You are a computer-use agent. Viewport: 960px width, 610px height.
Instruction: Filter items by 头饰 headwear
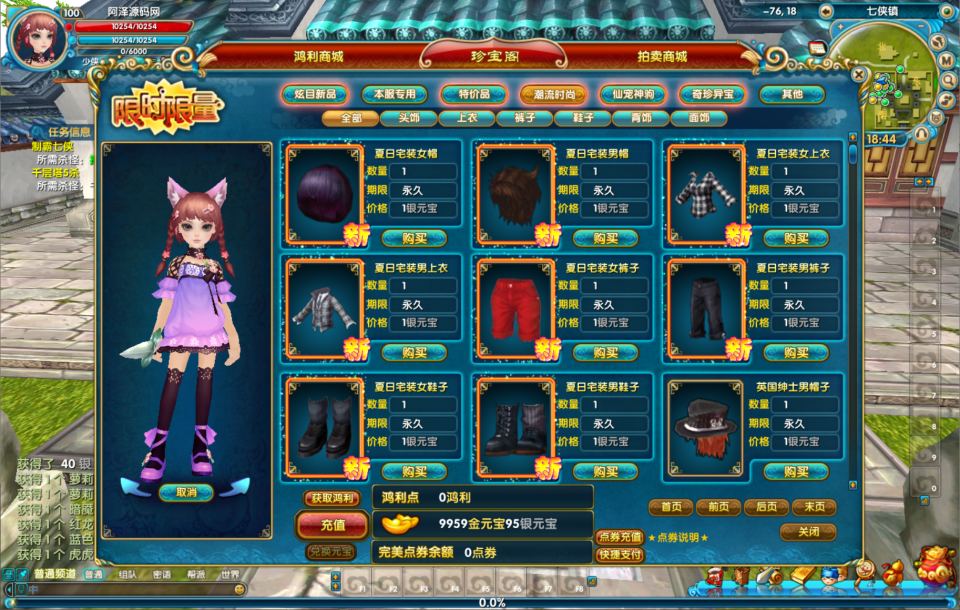tap(408, 118)
